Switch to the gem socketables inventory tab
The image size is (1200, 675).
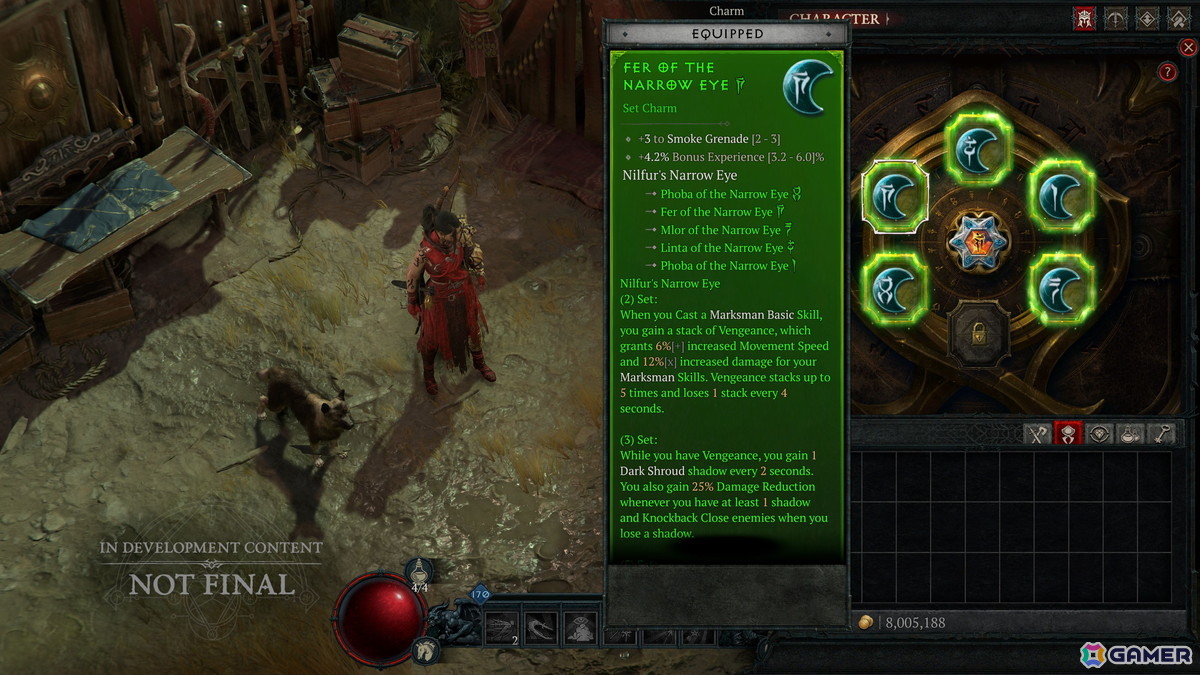(x=1100, y=434)
